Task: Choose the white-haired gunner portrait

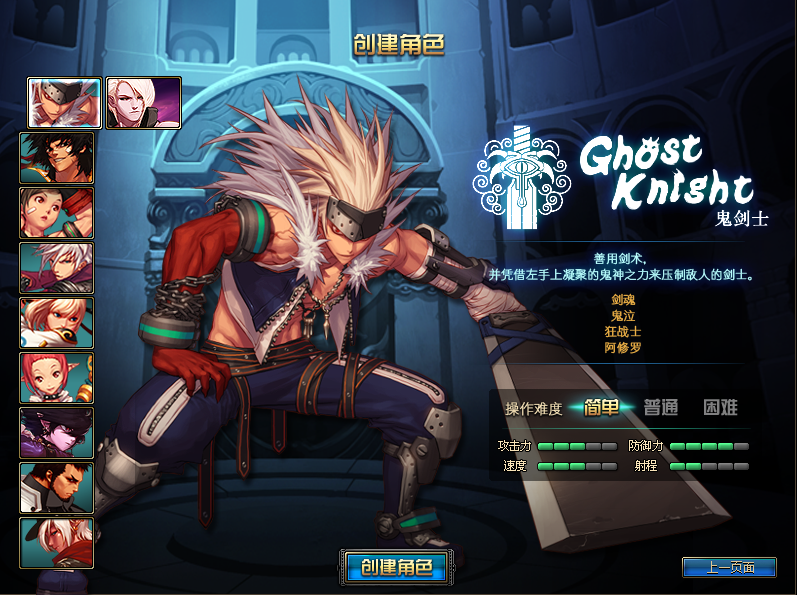Action: (57, 267)
